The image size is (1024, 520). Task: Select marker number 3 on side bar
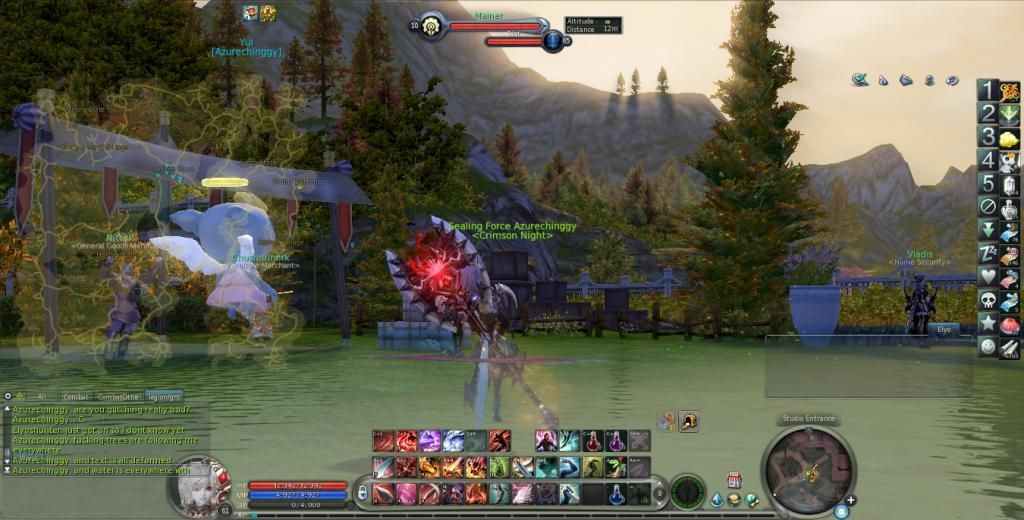[x=987, y=137]
